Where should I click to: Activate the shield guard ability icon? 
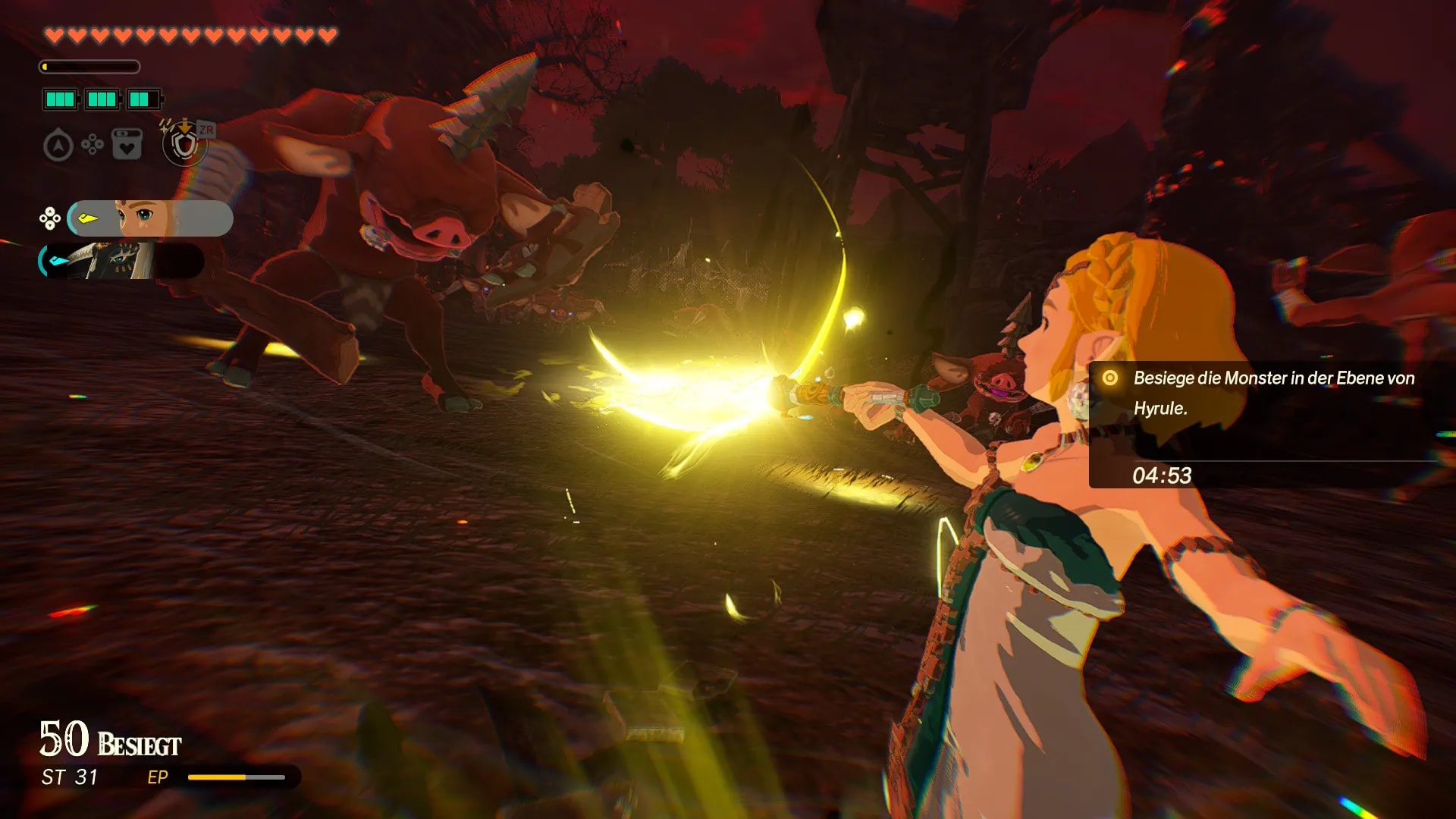[x=184, y=144]
